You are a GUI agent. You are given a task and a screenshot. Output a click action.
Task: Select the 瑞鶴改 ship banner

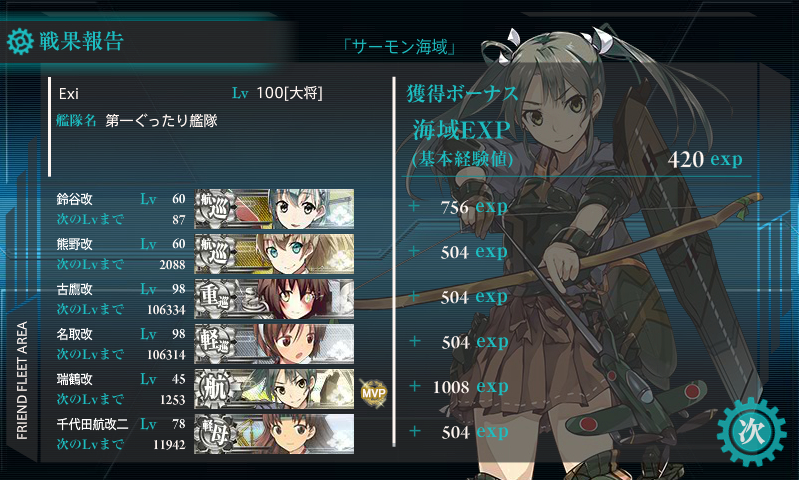(x=273, y=387)
